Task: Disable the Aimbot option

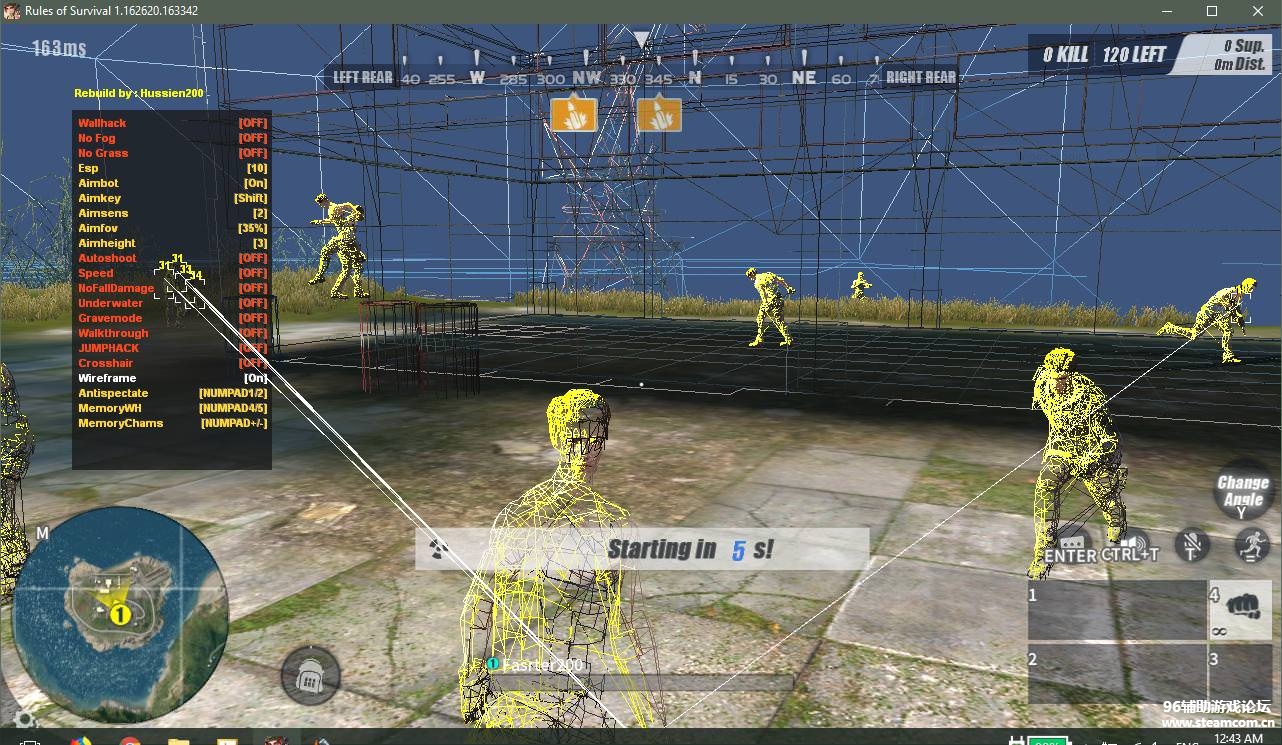Action: pos(98,182)
